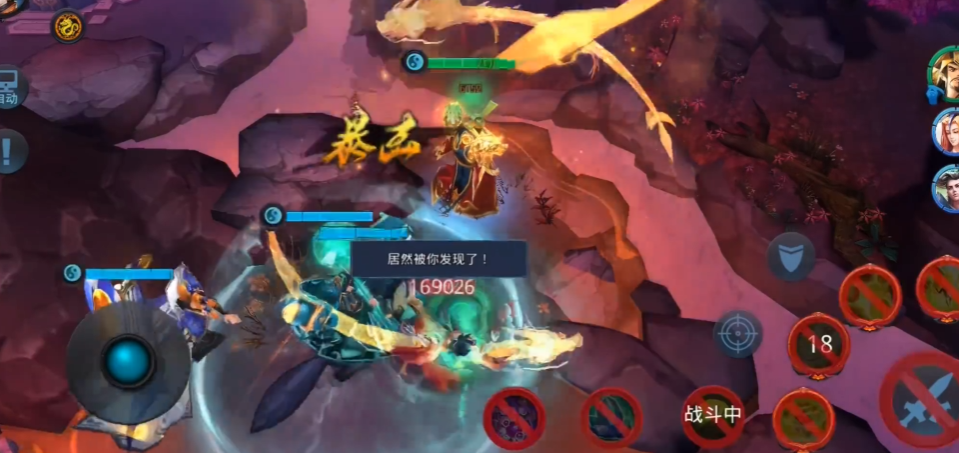Viewport: 959px width, 453px height.
Task: Switch to the red-haired female hero portrait
Action: pos(946,131)
